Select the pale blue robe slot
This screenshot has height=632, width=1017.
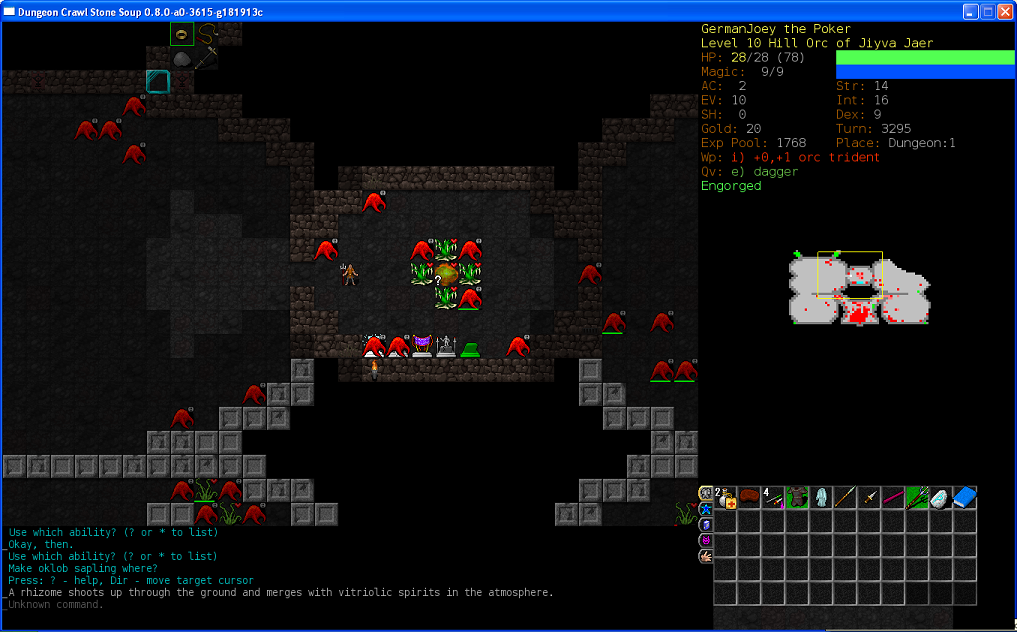tap(821, 497)
